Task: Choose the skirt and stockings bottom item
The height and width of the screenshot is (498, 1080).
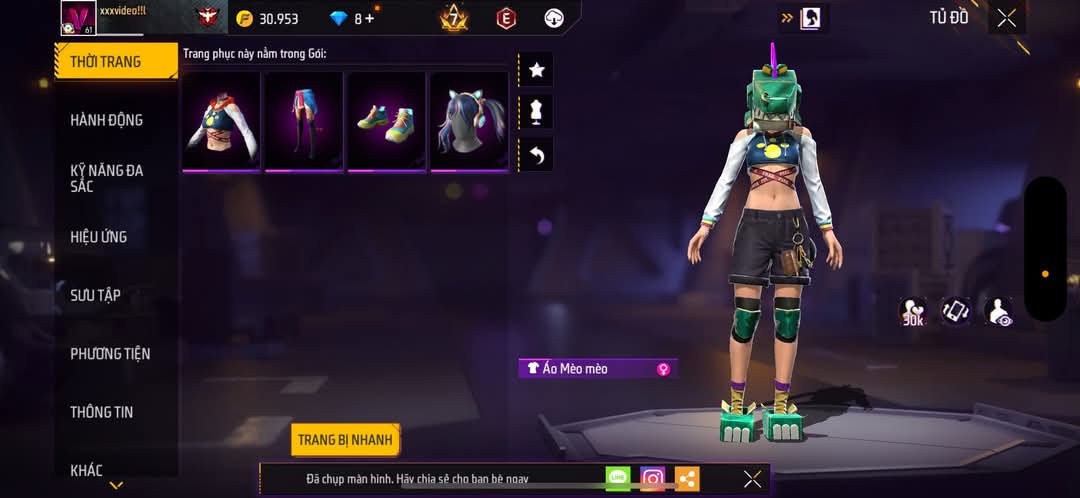Action: 303,121
